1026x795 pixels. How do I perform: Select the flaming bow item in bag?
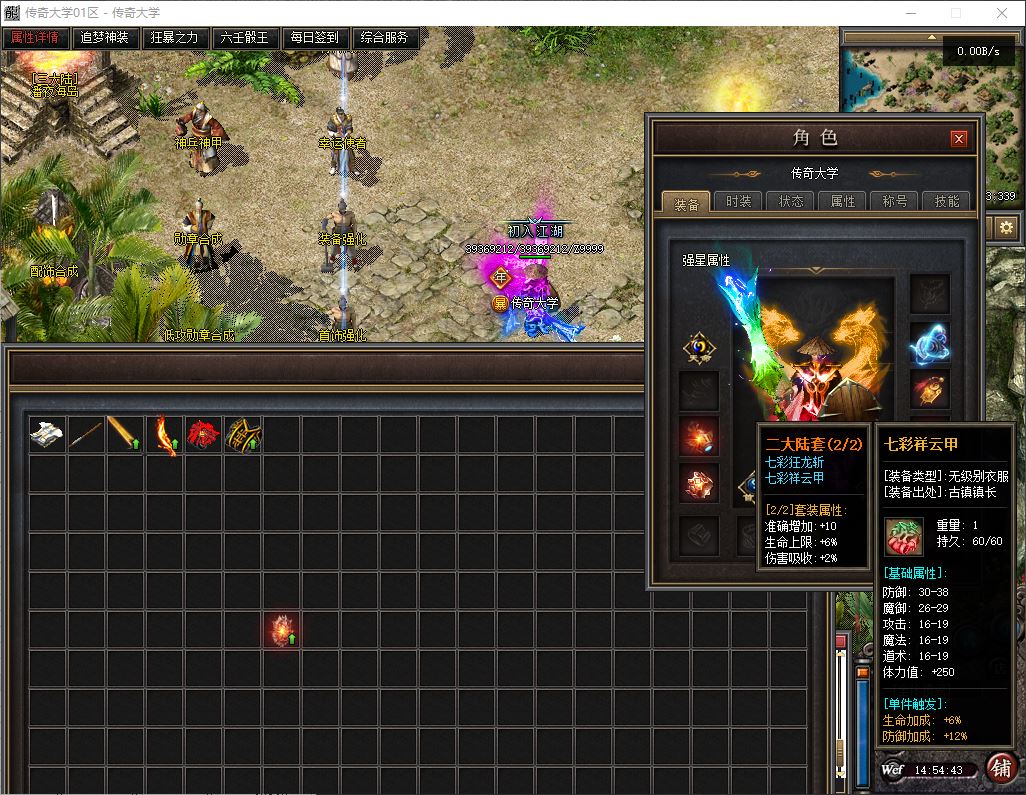(164, 435)
